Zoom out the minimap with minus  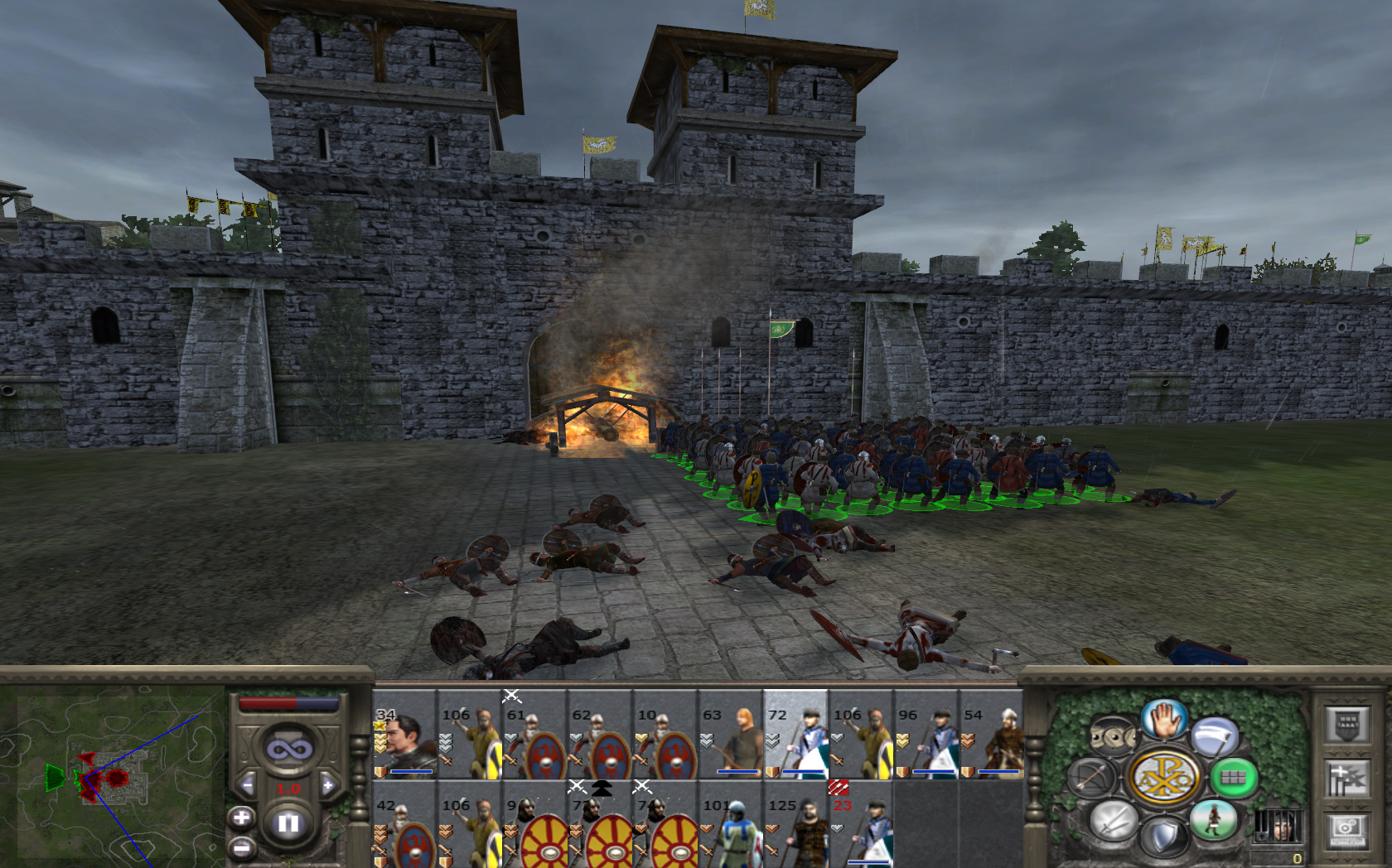pos(242,847)
